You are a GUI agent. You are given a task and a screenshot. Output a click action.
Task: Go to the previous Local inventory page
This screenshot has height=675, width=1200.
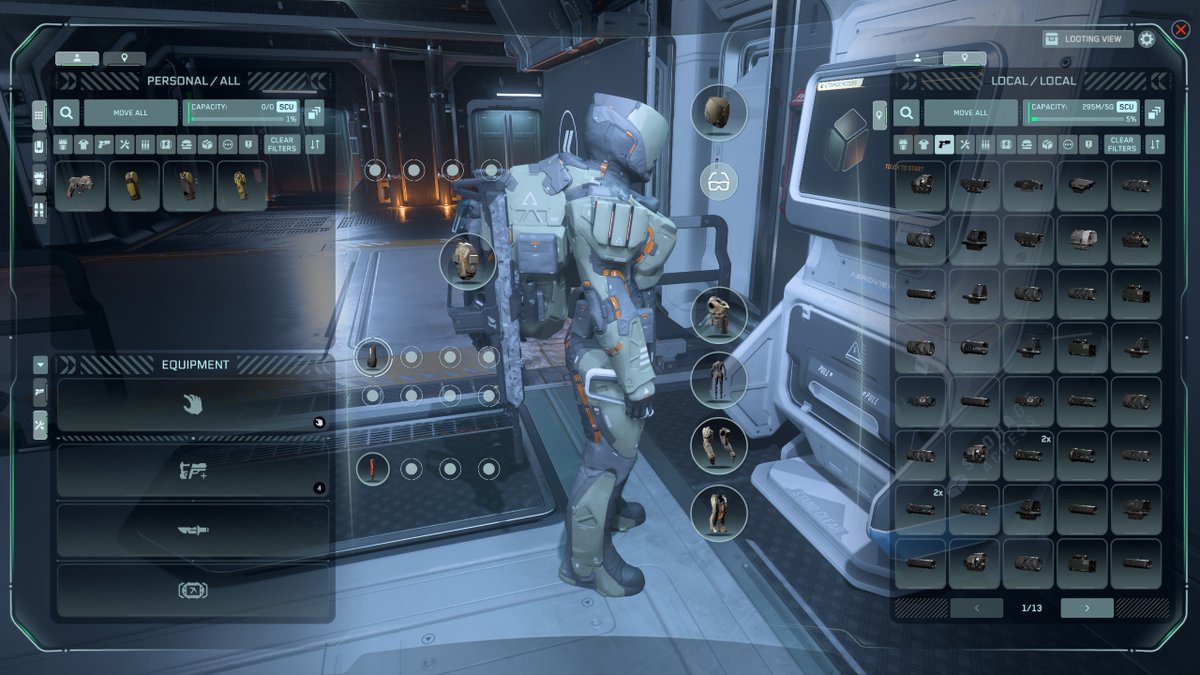click(975, 607)
